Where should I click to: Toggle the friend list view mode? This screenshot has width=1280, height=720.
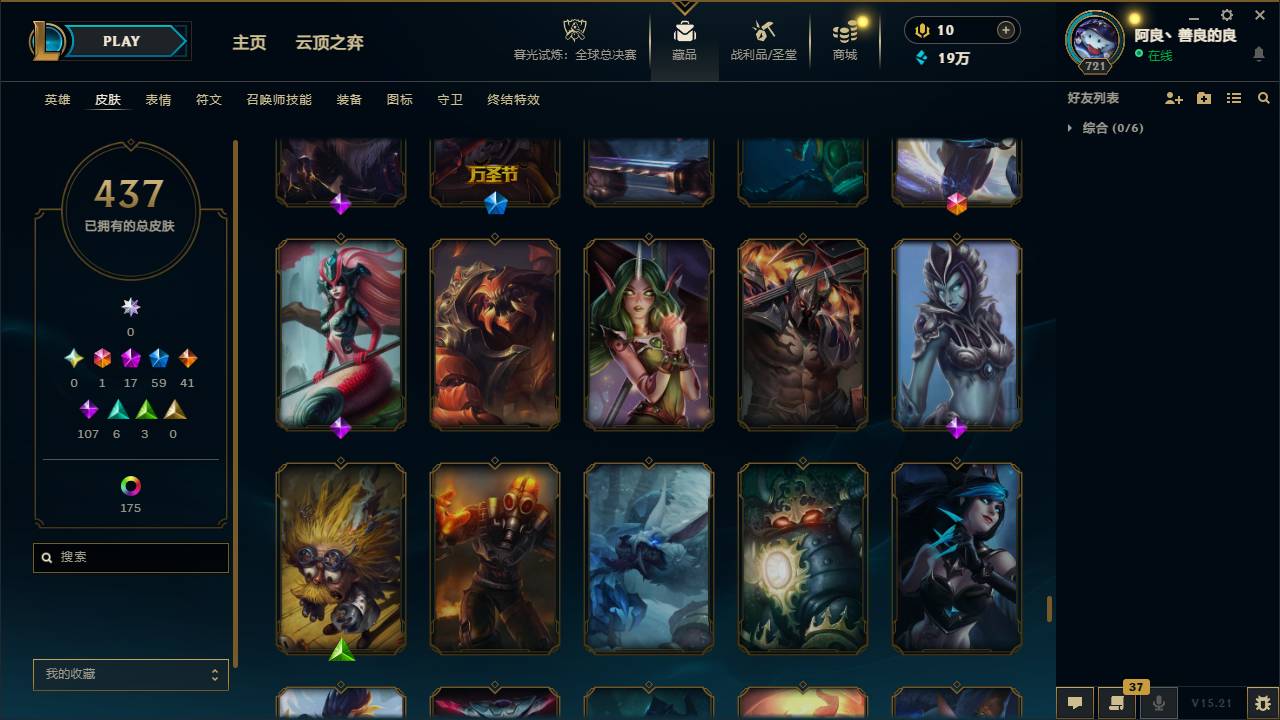tap(1234, 97)
